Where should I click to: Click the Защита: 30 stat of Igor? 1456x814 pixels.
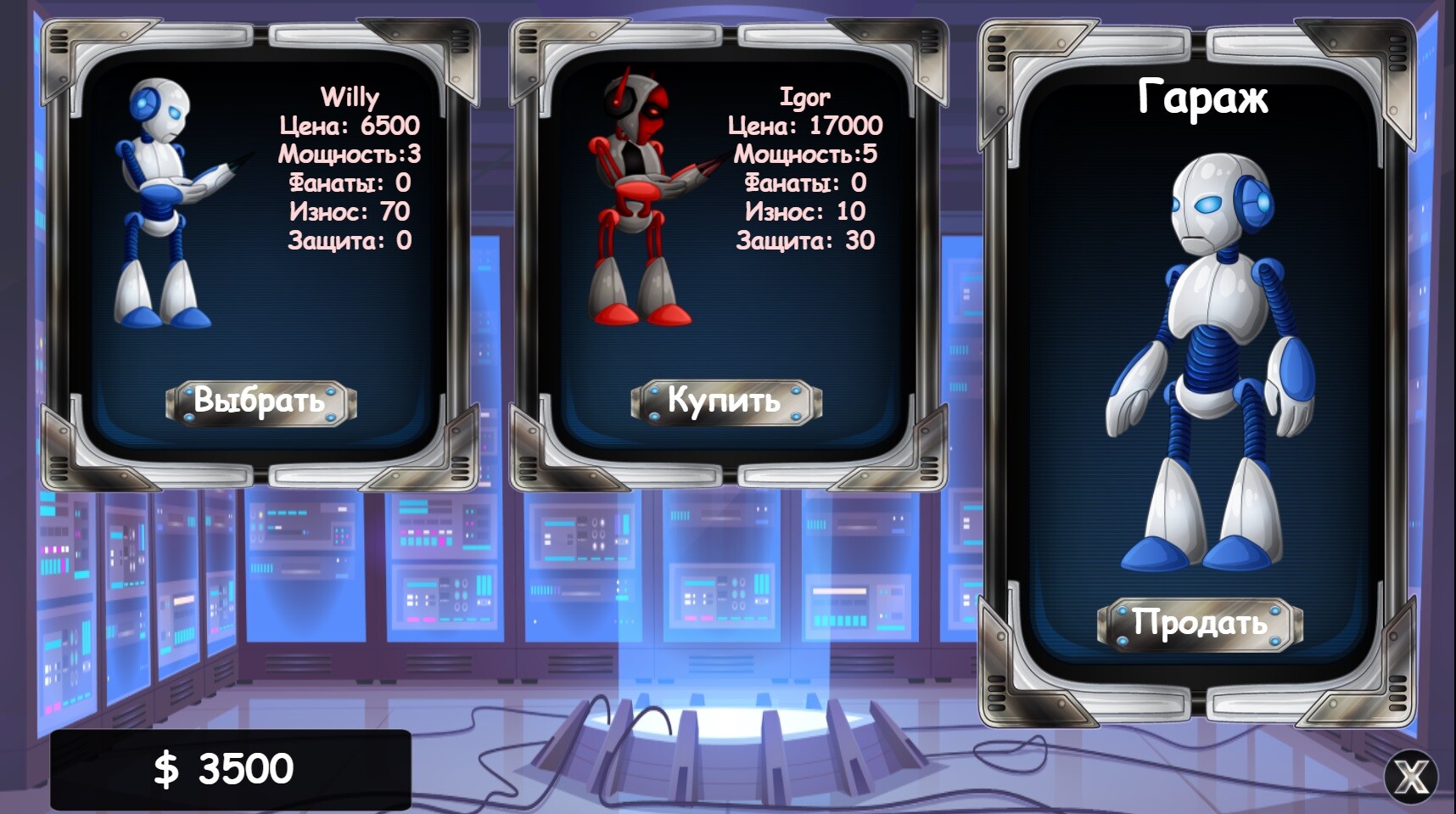click(x=804, y=239)
